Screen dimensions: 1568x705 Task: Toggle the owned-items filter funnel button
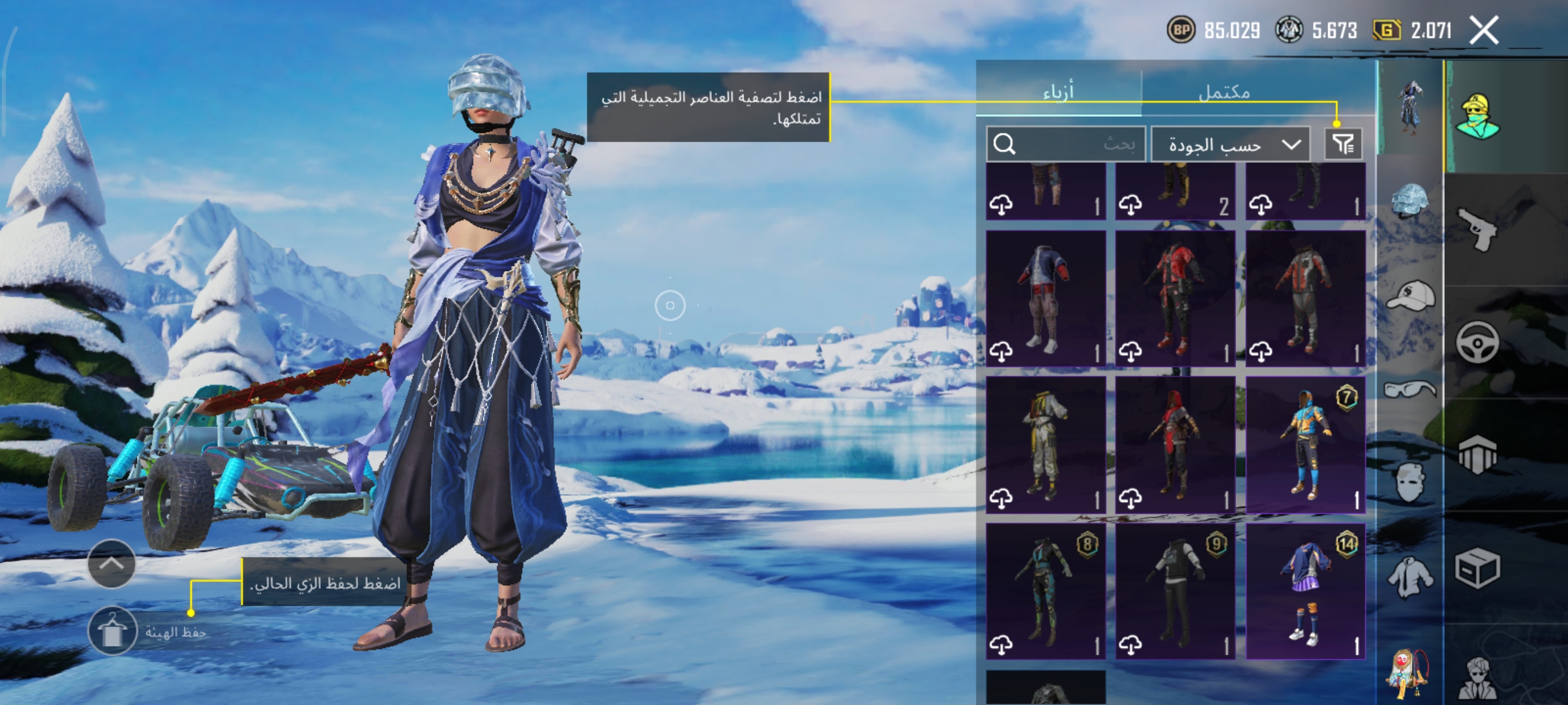1343,144
